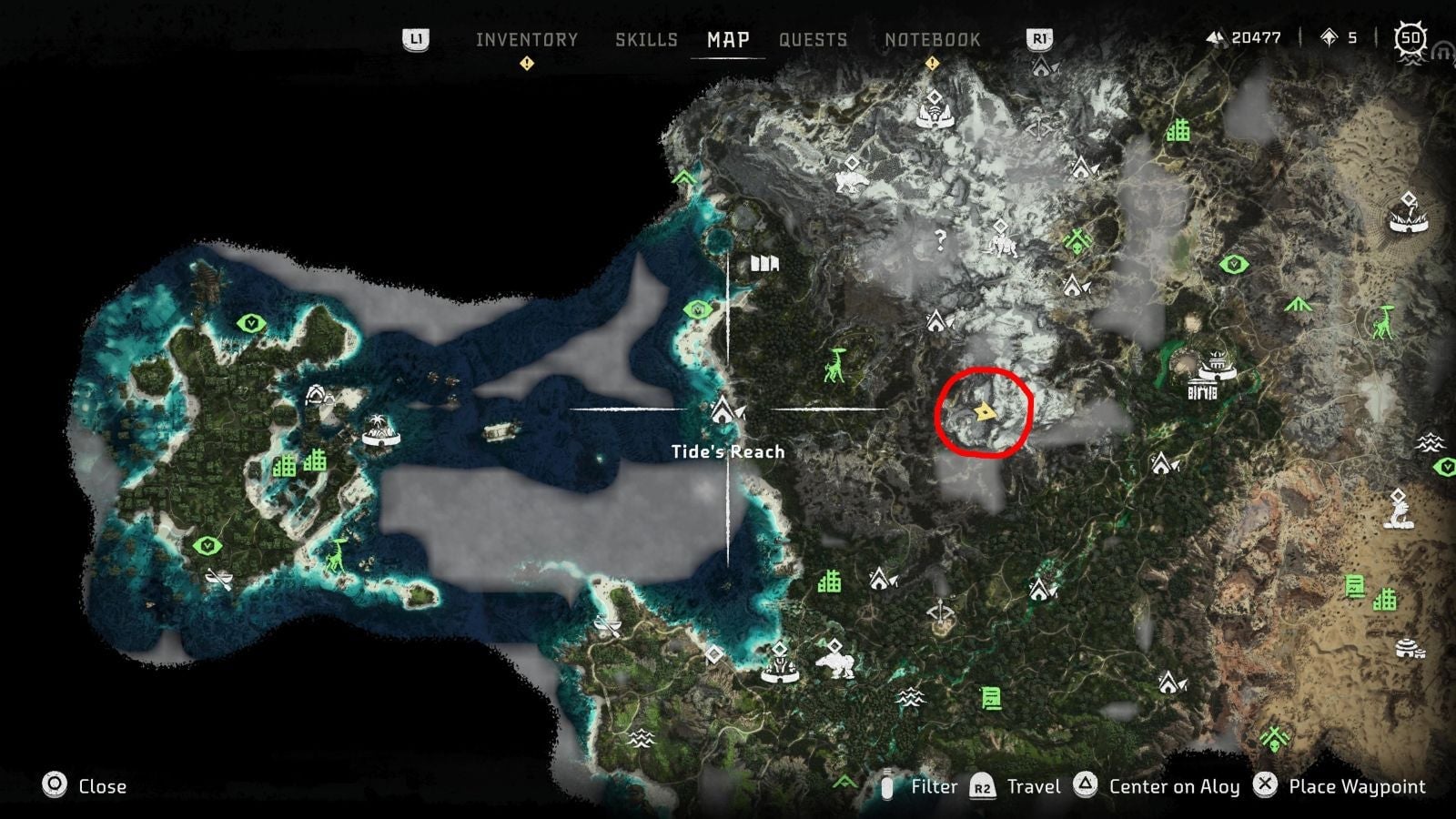Image resolution: width=1456 pixels, height=819 pixels.
Task: Open the Skills tab
Action: pos(648,39)
